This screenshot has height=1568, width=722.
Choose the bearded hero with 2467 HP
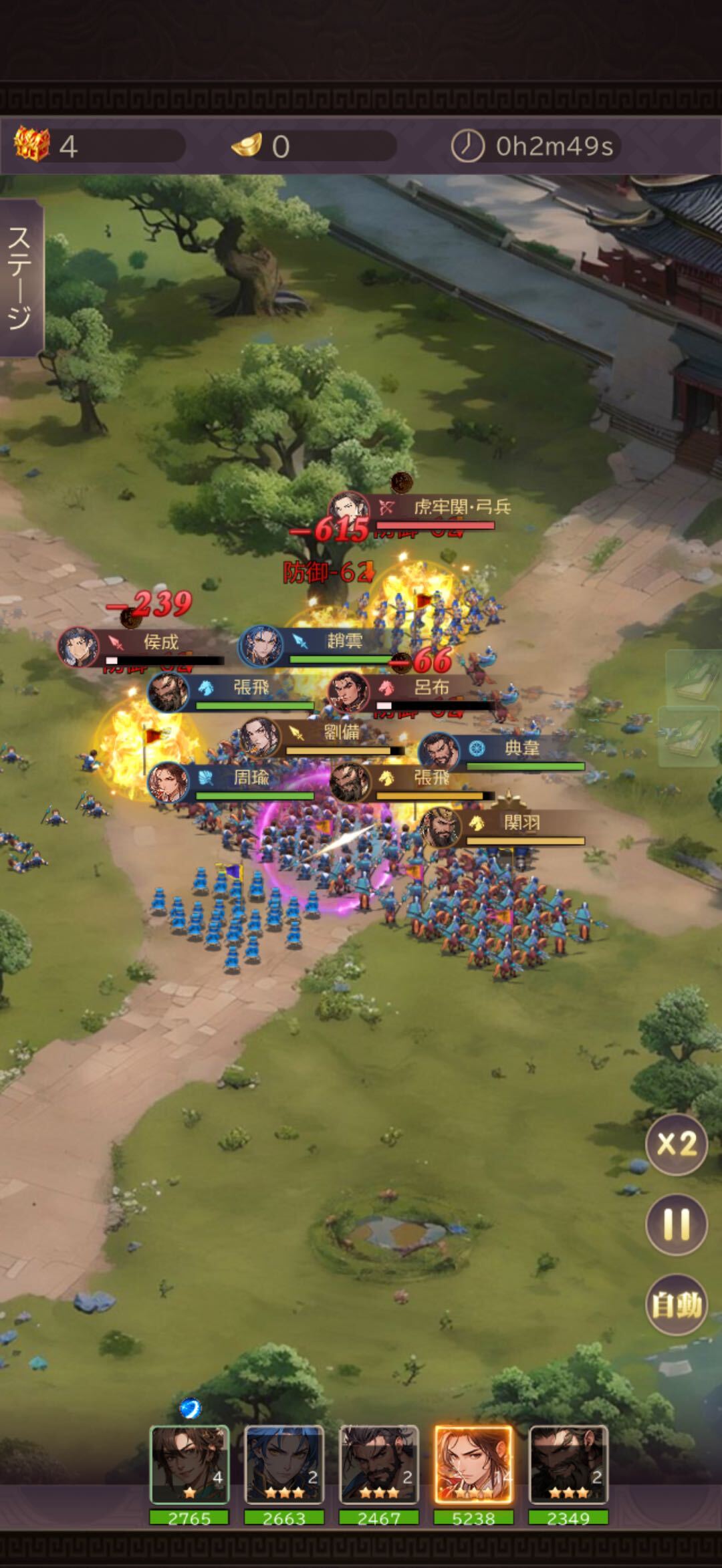point(379,1465)
